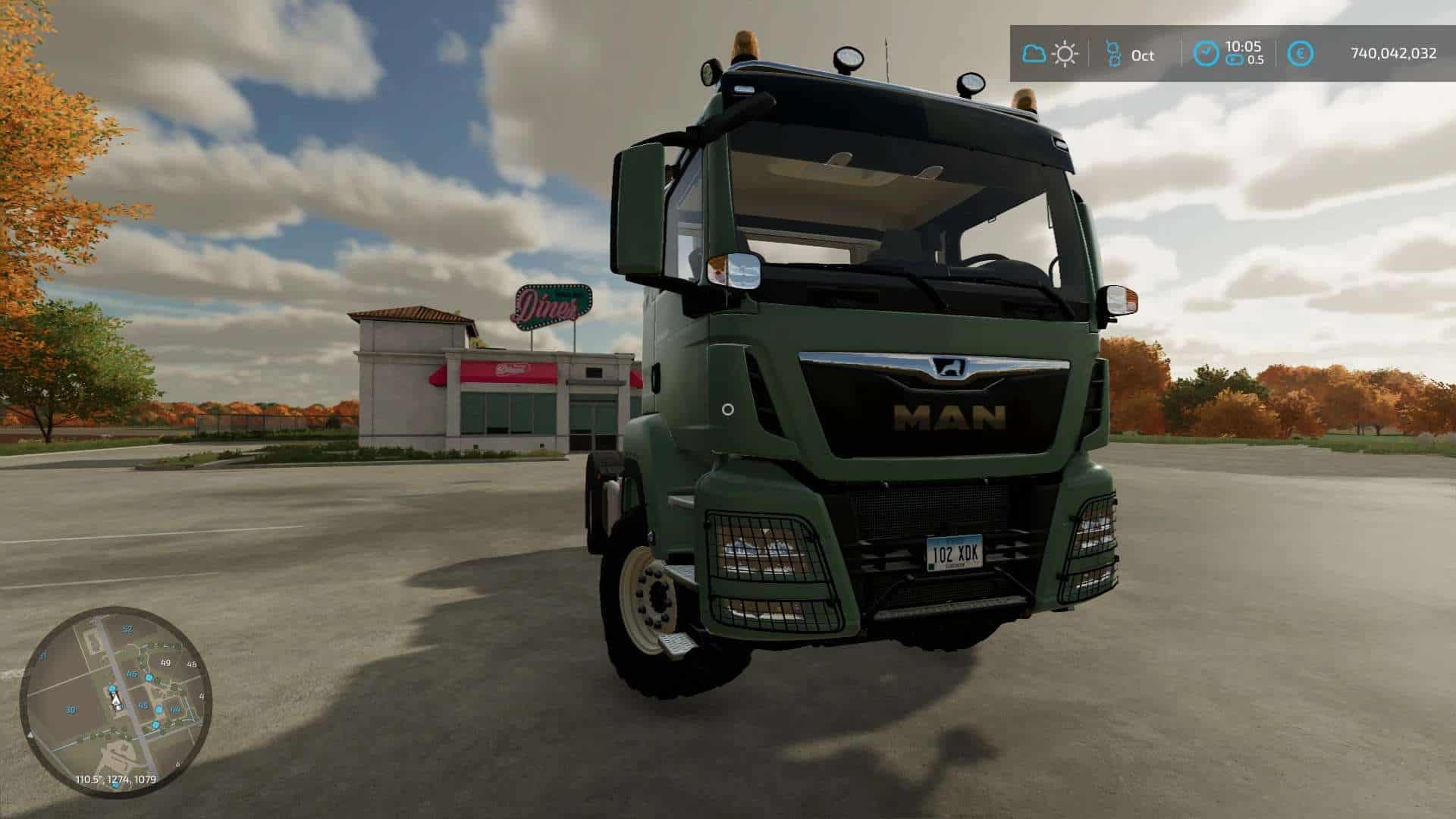This screenshot has width=1456, height=819.
Task: Select the season icon beside Oct
Action: click(x=1113, y=54)
